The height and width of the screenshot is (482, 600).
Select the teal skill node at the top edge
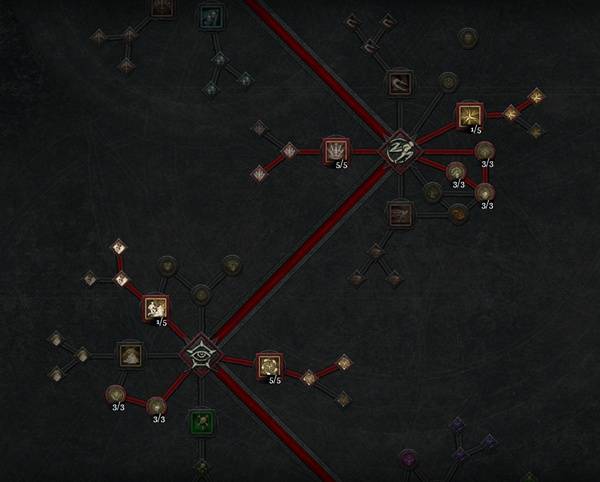210,14
